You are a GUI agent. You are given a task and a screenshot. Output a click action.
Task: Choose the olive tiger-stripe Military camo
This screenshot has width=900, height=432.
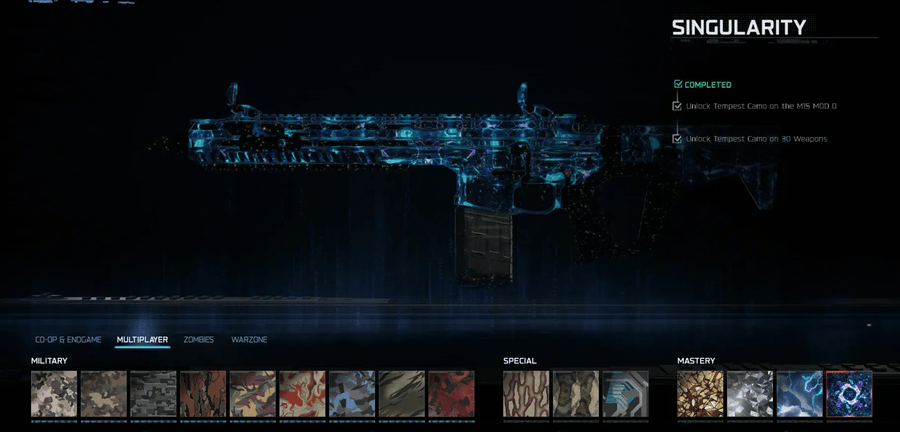click(x=401, y=394)
